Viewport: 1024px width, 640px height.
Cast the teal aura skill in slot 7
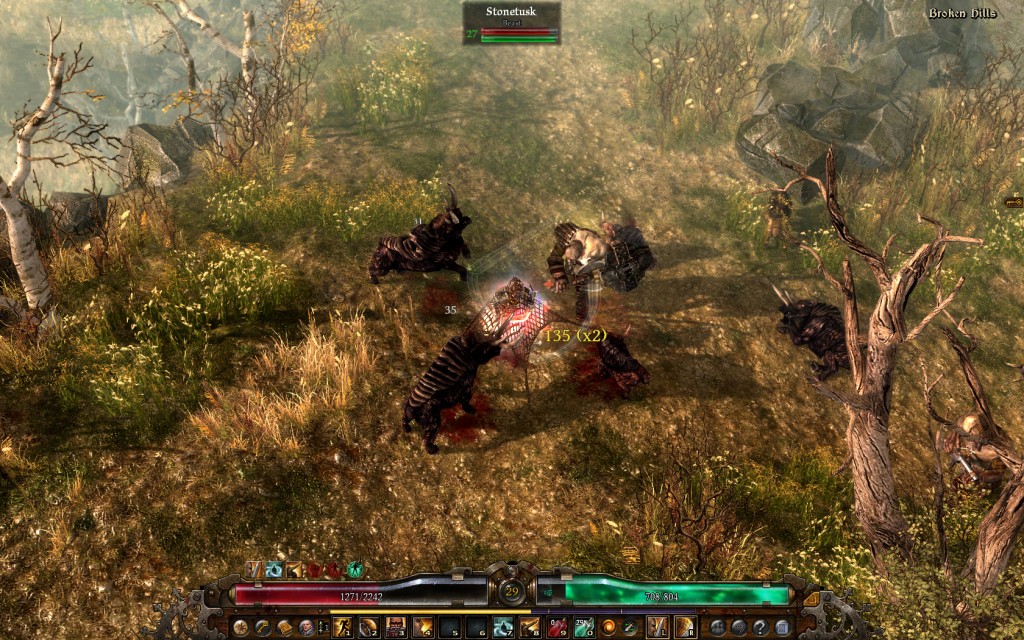point(503,627)
